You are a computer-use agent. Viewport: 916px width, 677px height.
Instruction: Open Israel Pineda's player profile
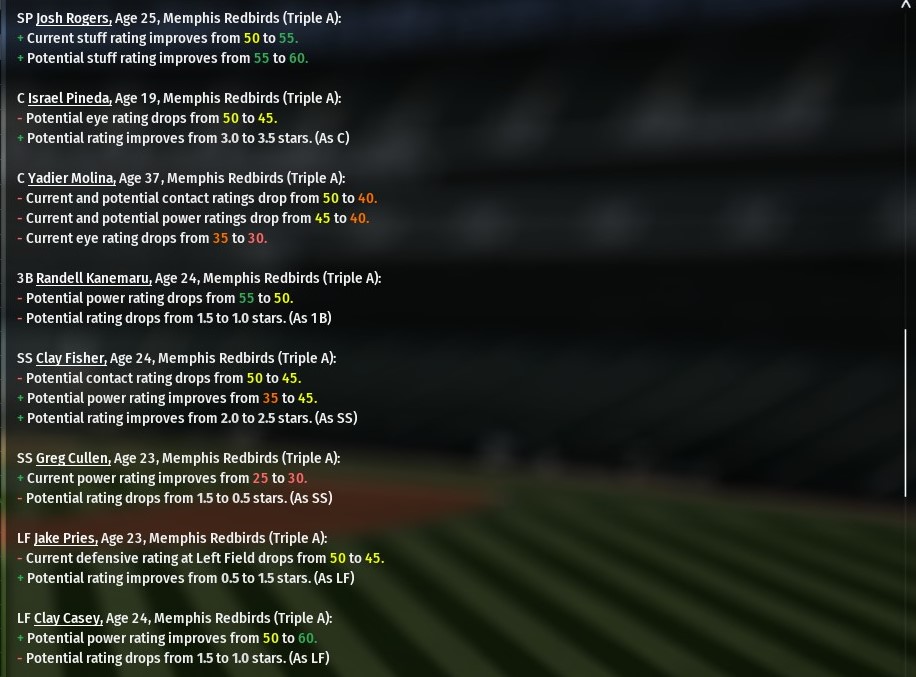69,98
